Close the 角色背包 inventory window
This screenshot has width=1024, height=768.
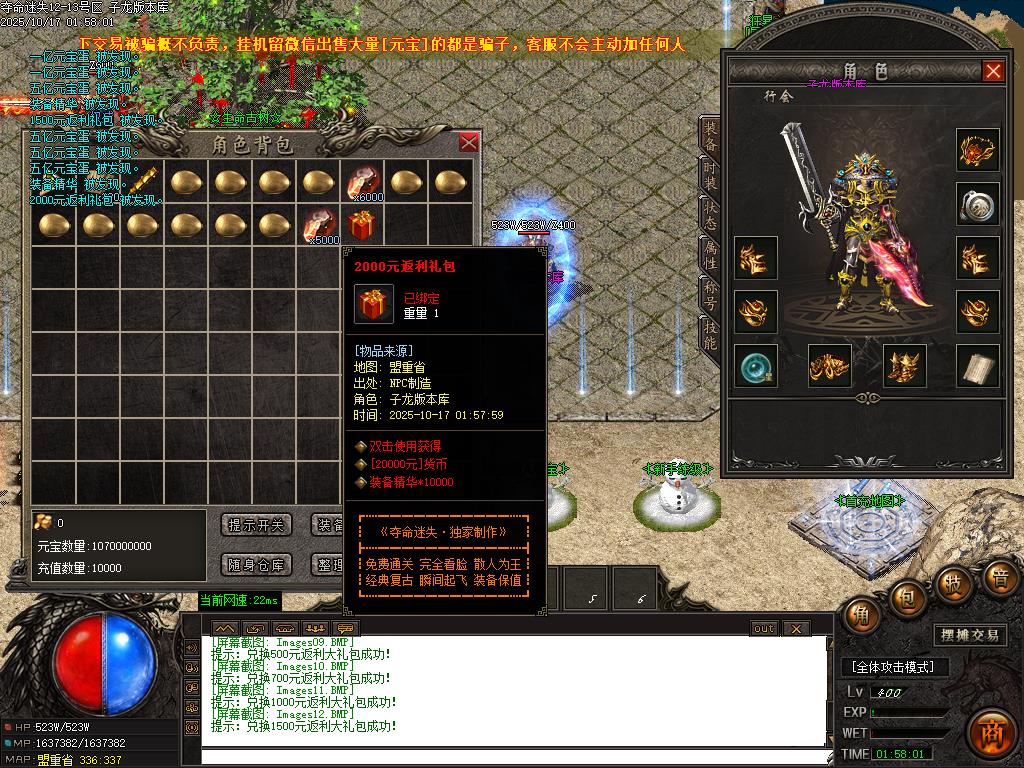coord(468,143)
